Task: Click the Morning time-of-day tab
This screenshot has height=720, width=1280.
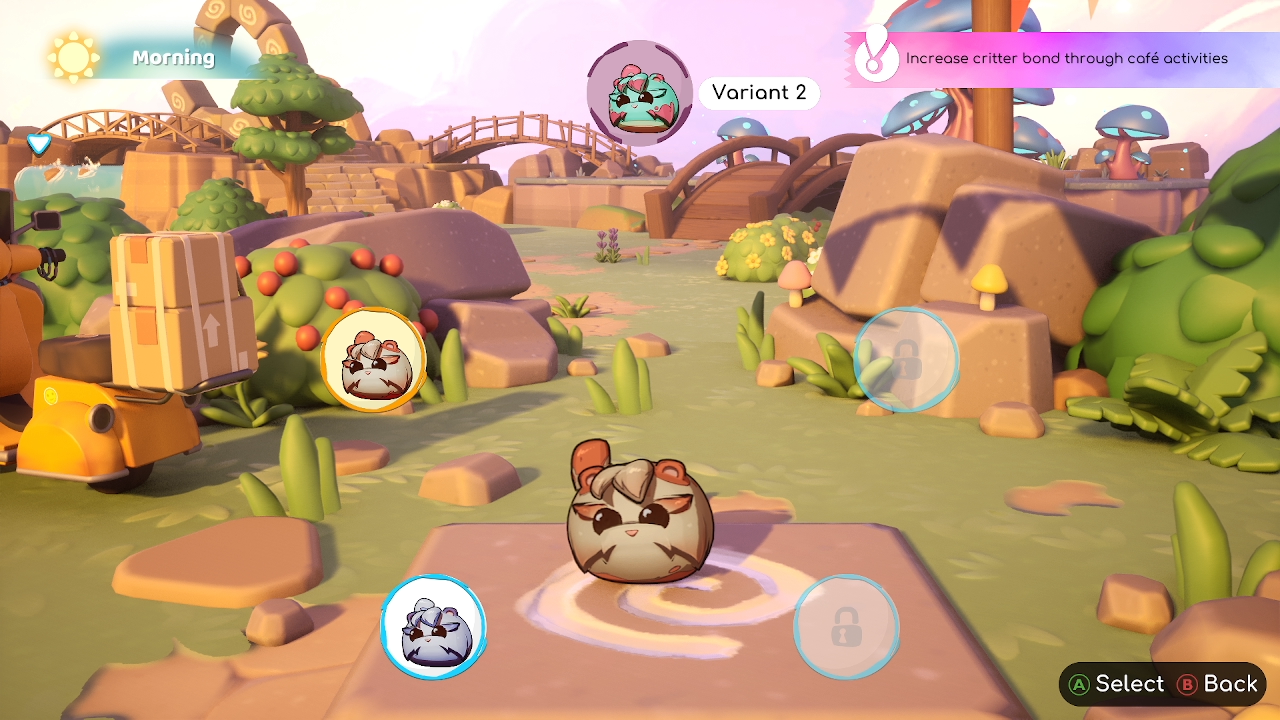Action: tap(172, 57)
